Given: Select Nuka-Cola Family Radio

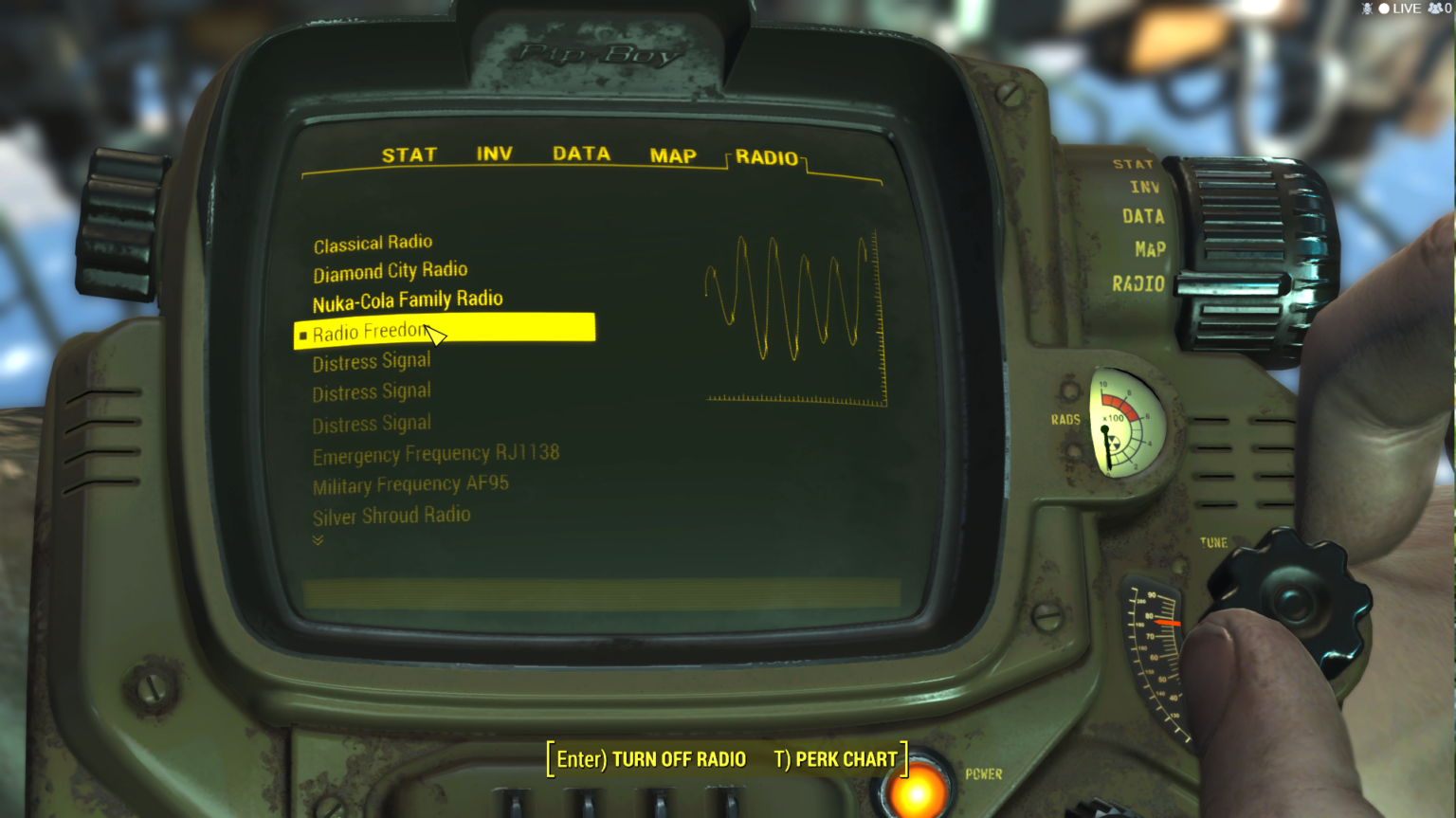Looking at the screenshot, I should [x=408, y=300].
